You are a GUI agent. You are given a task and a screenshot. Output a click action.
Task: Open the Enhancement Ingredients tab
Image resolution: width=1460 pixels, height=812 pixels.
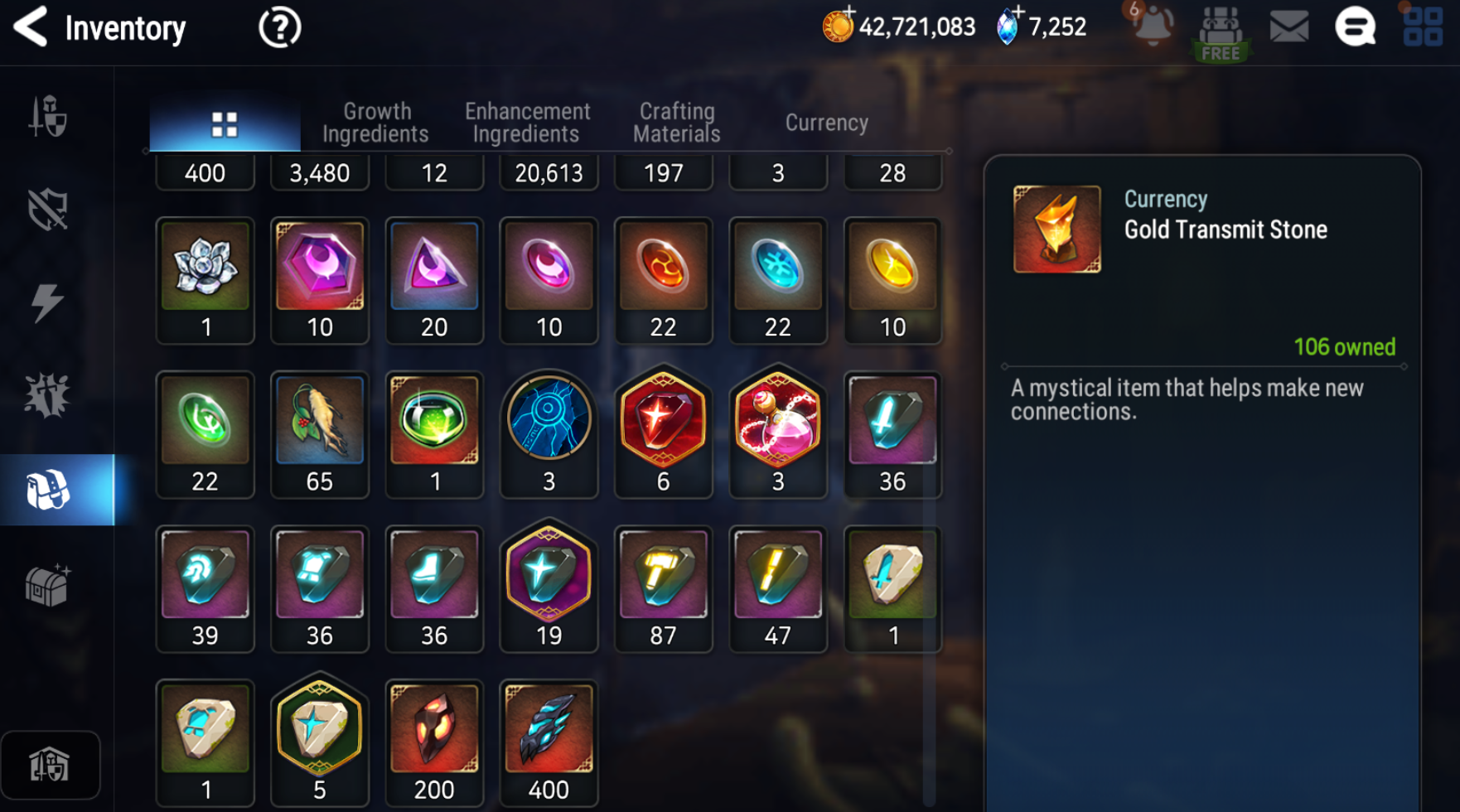pos(527,123)
